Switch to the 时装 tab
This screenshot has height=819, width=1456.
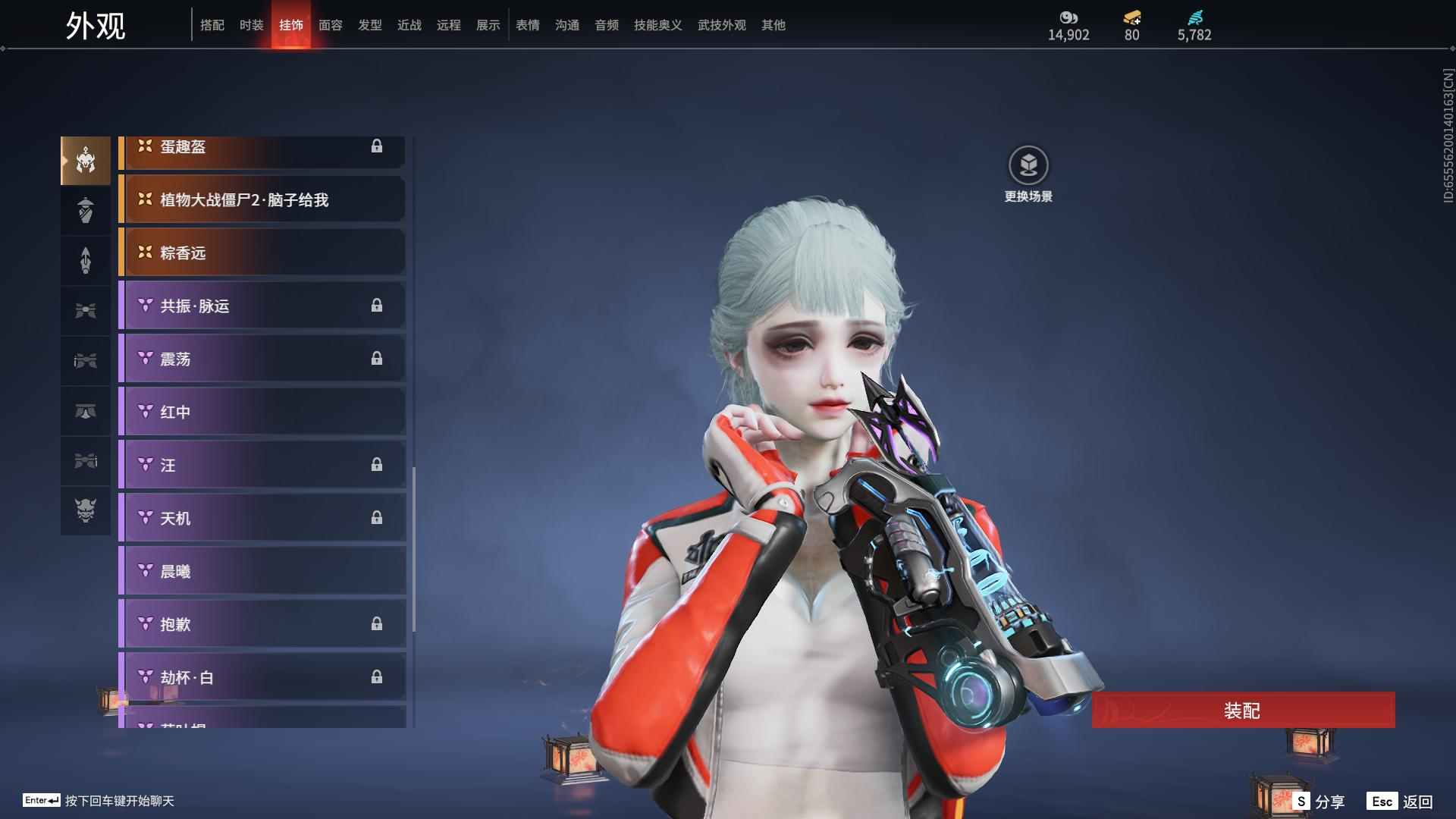coord(251,25)
